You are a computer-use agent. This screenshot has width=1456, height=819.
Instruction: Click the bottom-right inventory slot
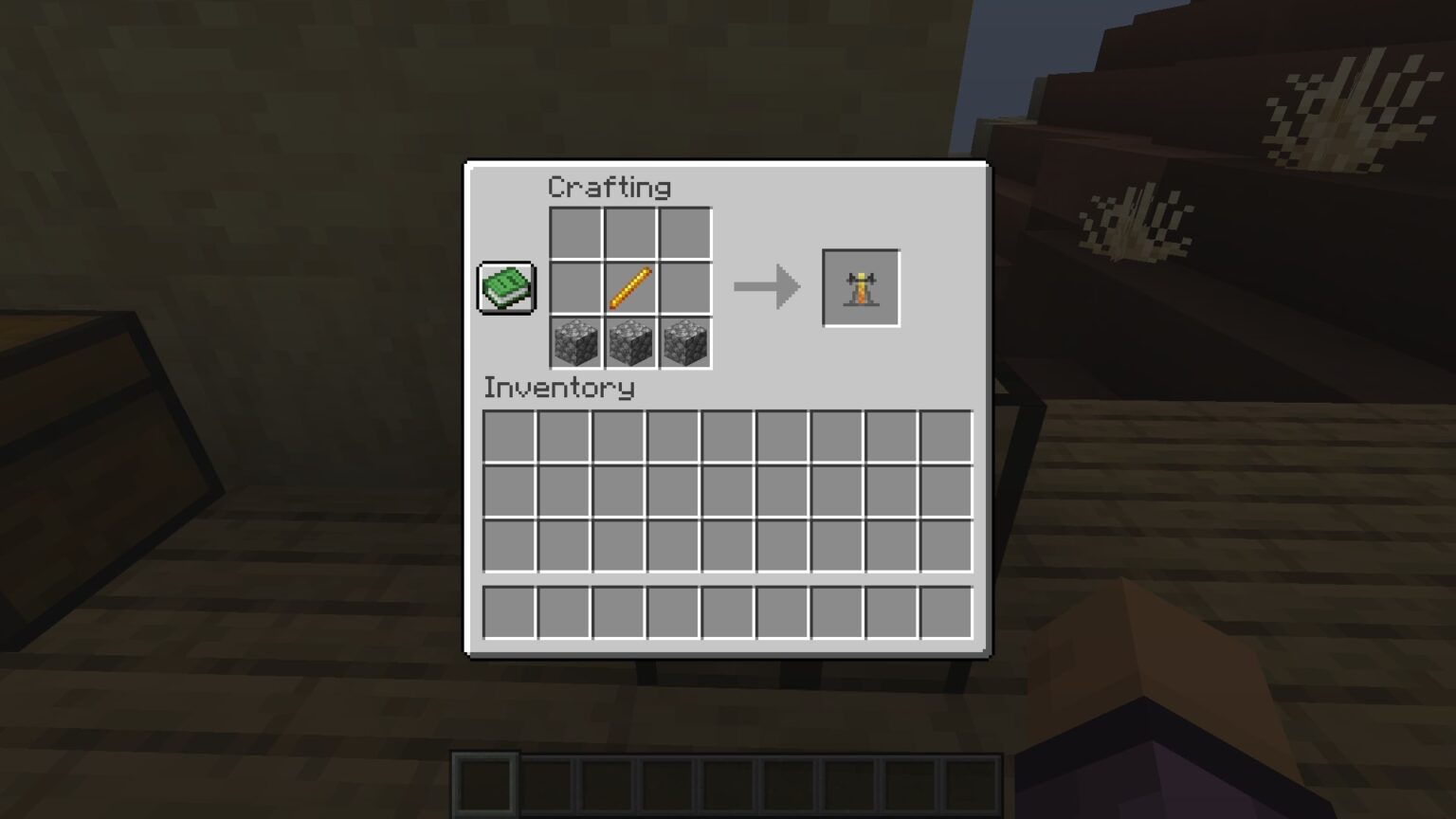[x=945, y=545]
